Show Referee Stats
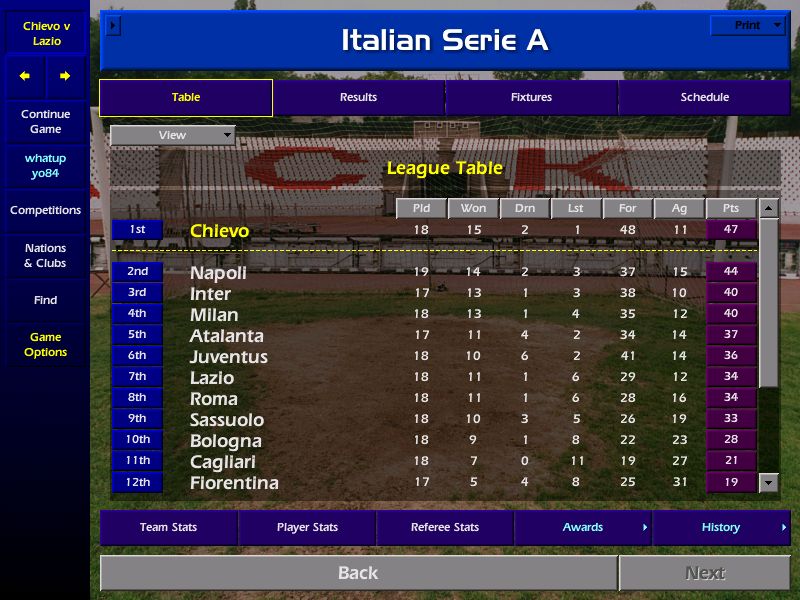Viewport: 800px width, 600px height. (x=445, y=528)
